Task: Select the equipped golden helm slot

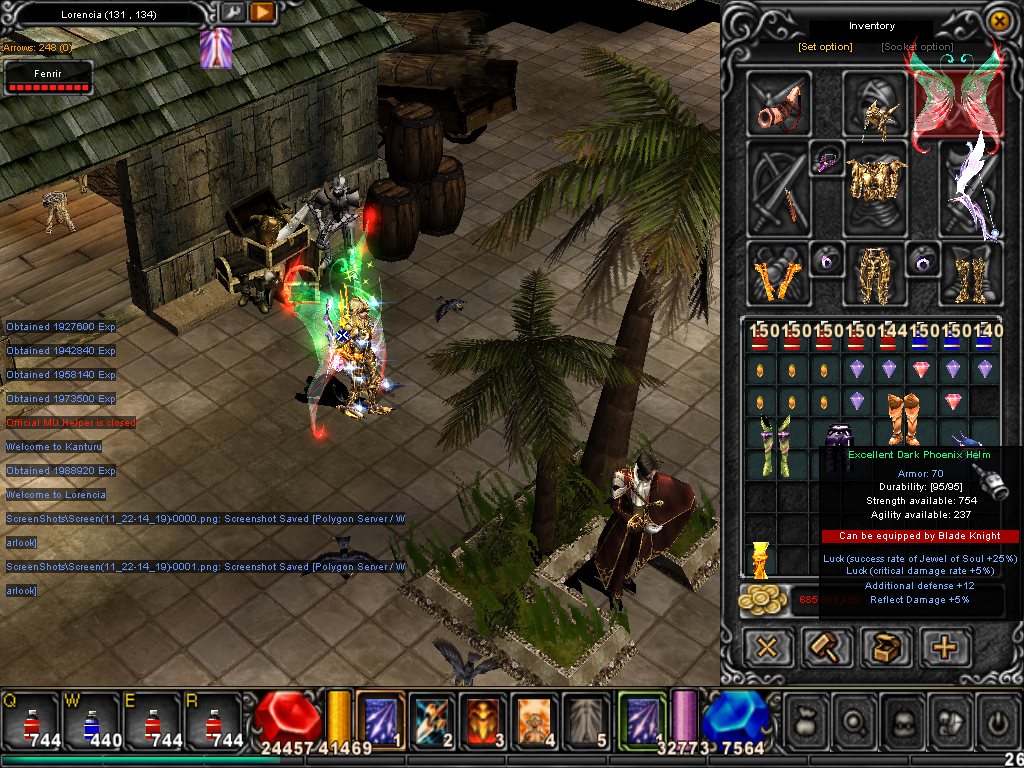Action: (874, 103)
